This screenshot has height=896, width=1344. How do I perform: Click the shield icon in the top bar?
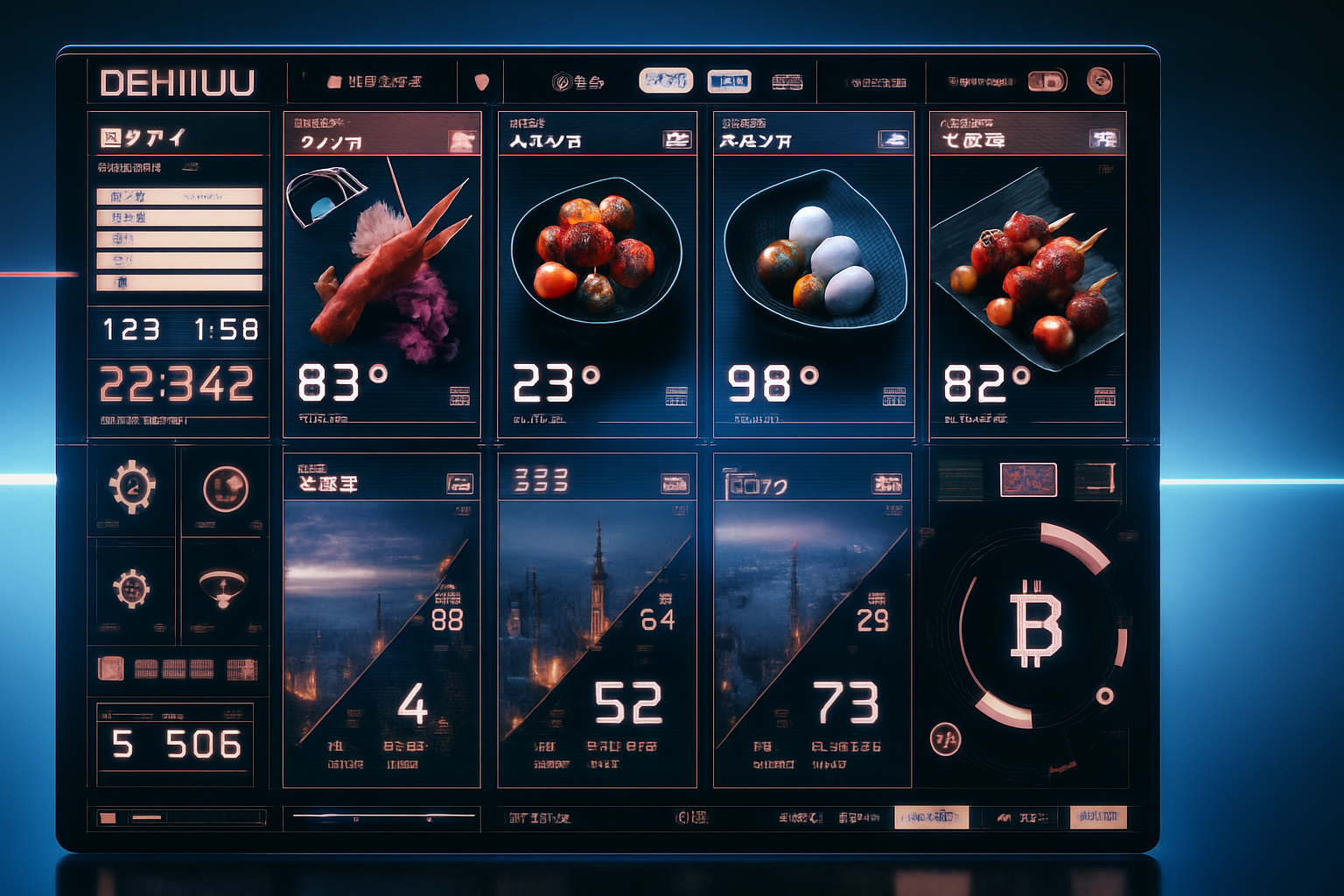click(x=481, y=82)
